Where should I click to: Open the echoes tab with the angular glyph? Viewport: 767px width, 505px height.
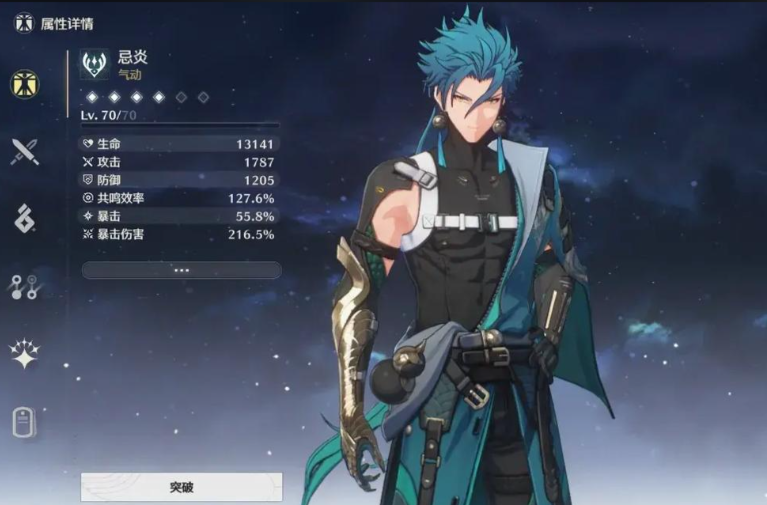pos(25,219)
